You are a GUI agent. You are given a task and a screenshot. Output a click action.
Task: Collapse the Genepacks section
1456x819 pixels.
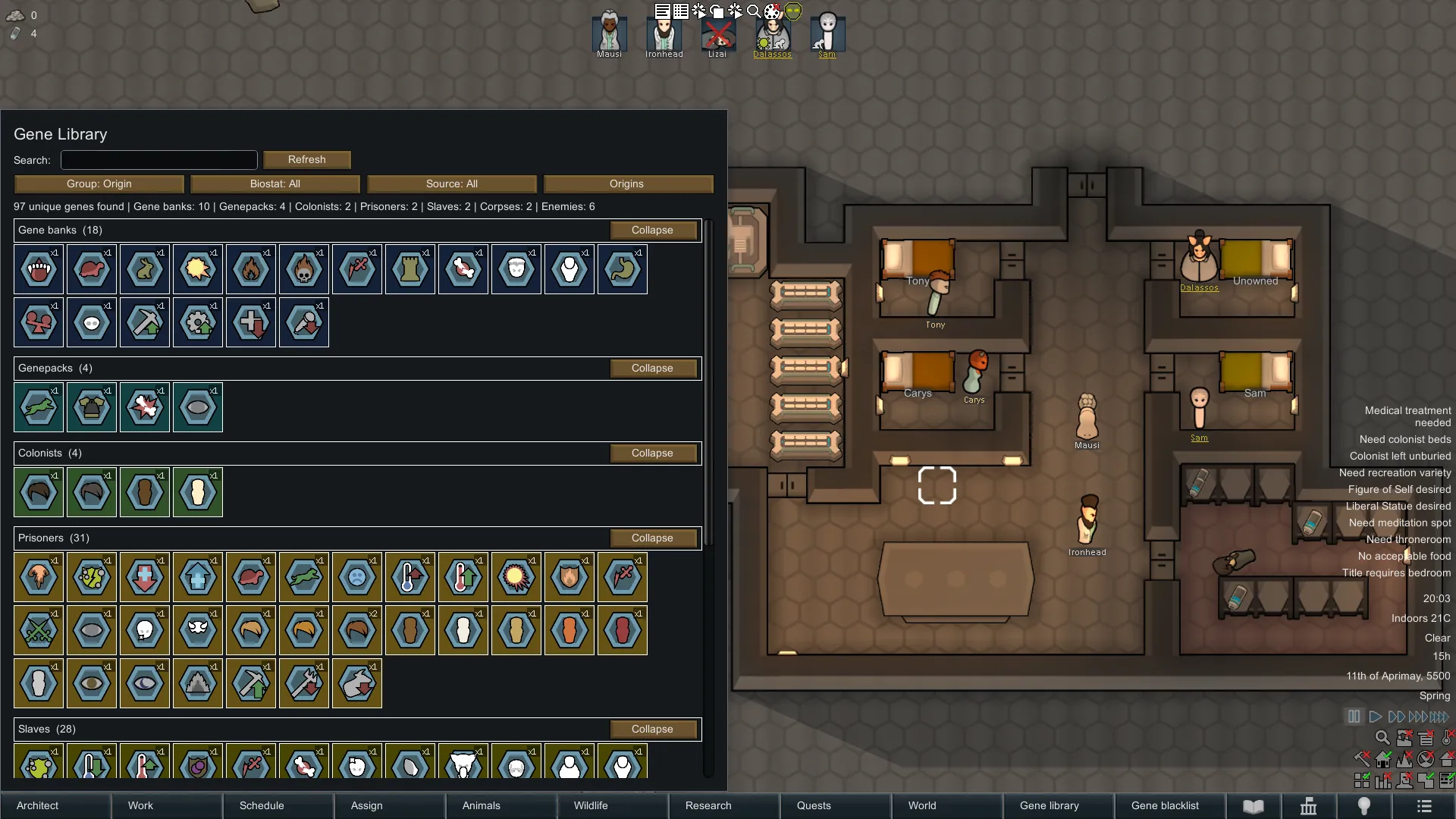pos(652,369)
